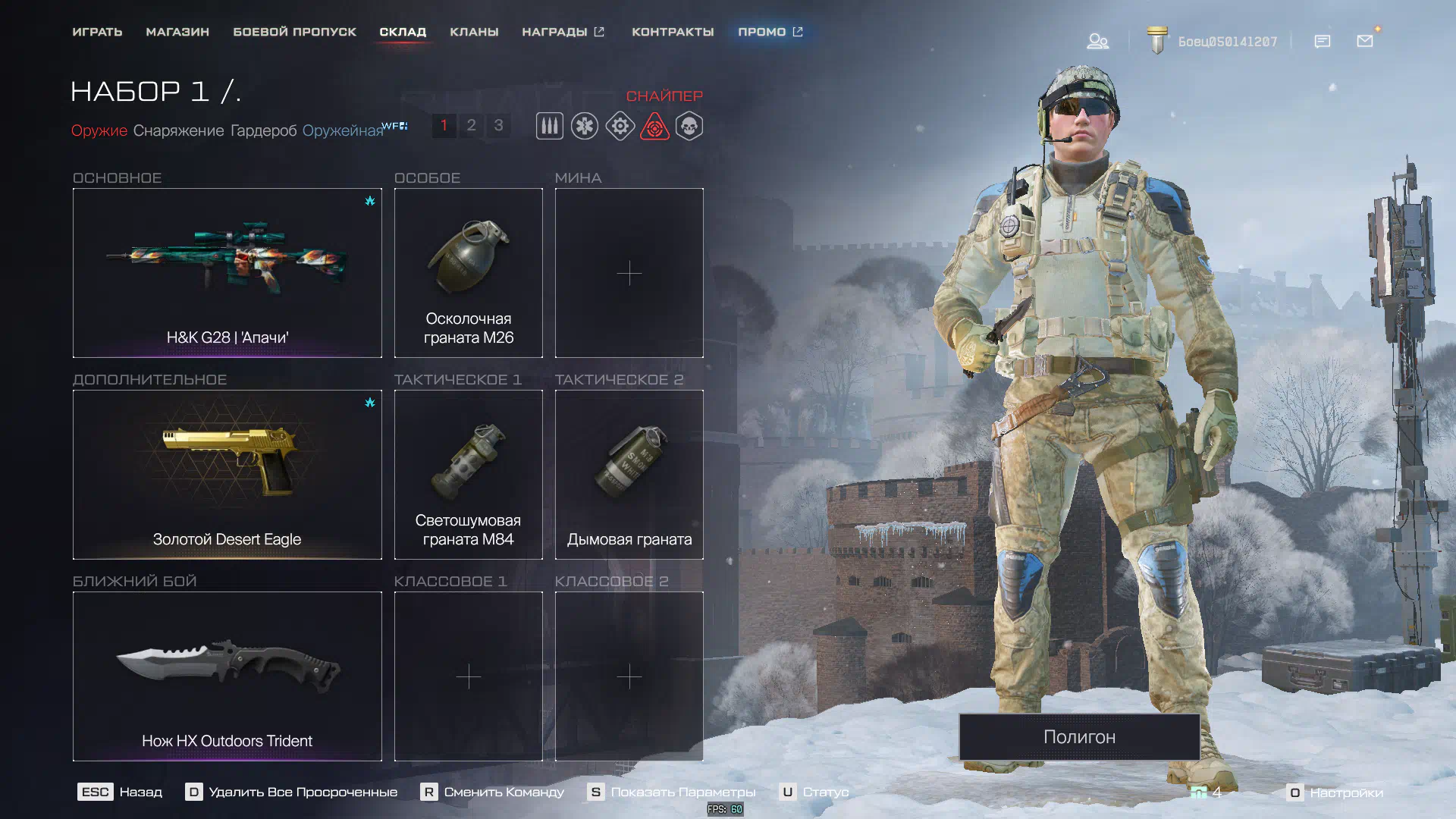Image resolution: width=1456 pixels, height=819 pixels.
Task: Choose the rifleman class bullets icon
Action: pos(550,126)
